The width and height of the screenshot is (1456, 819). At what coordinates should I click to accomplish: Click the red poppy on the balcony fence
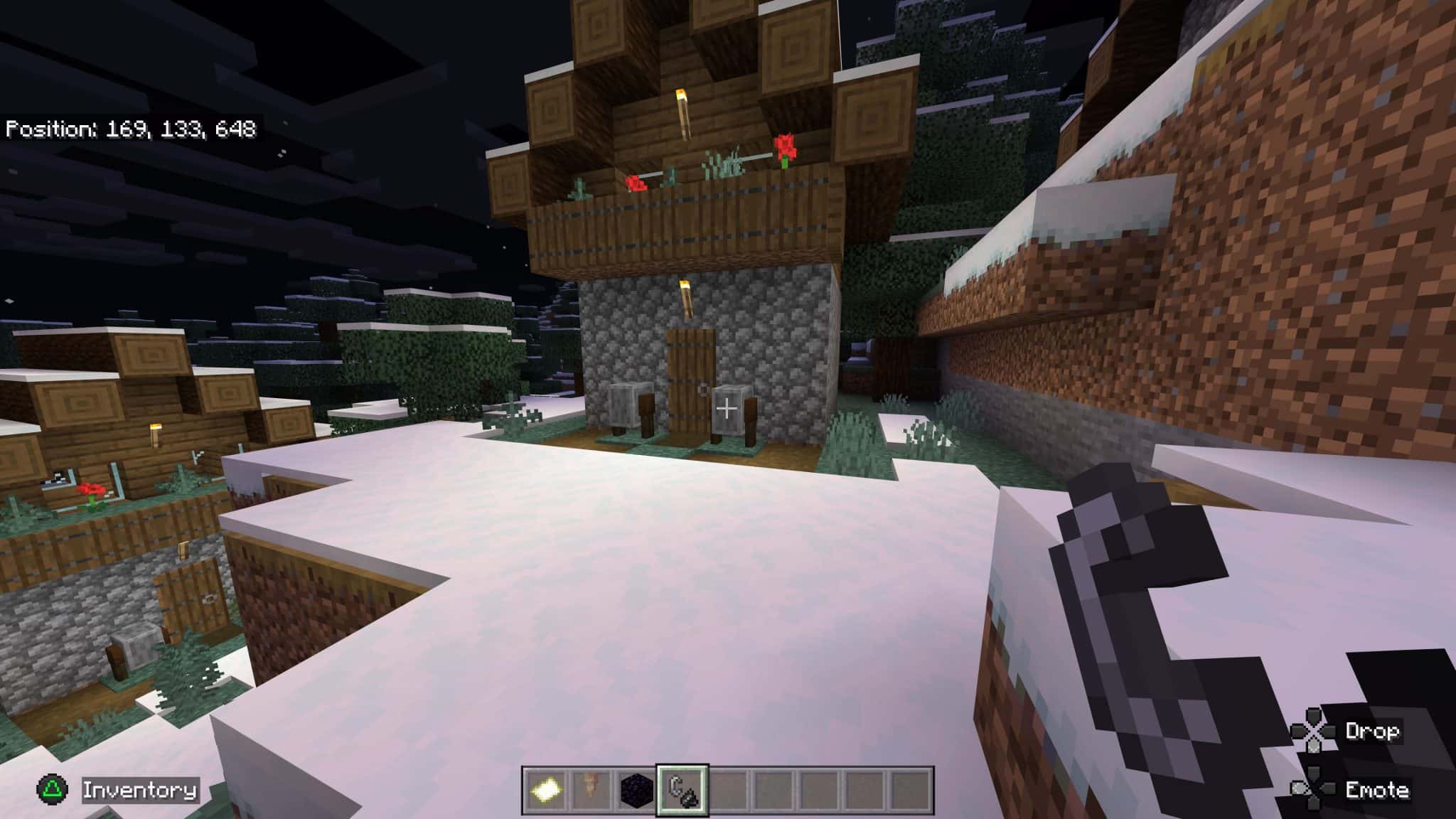784,147
